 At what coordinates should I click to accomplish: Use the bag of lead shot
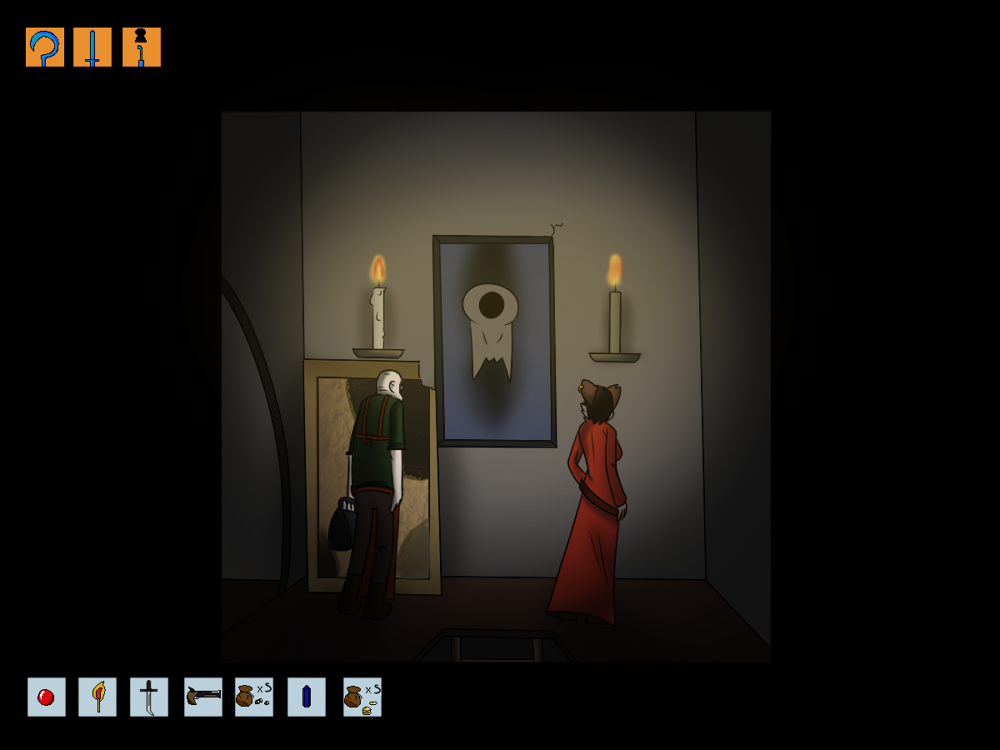[x=254, y=697]
